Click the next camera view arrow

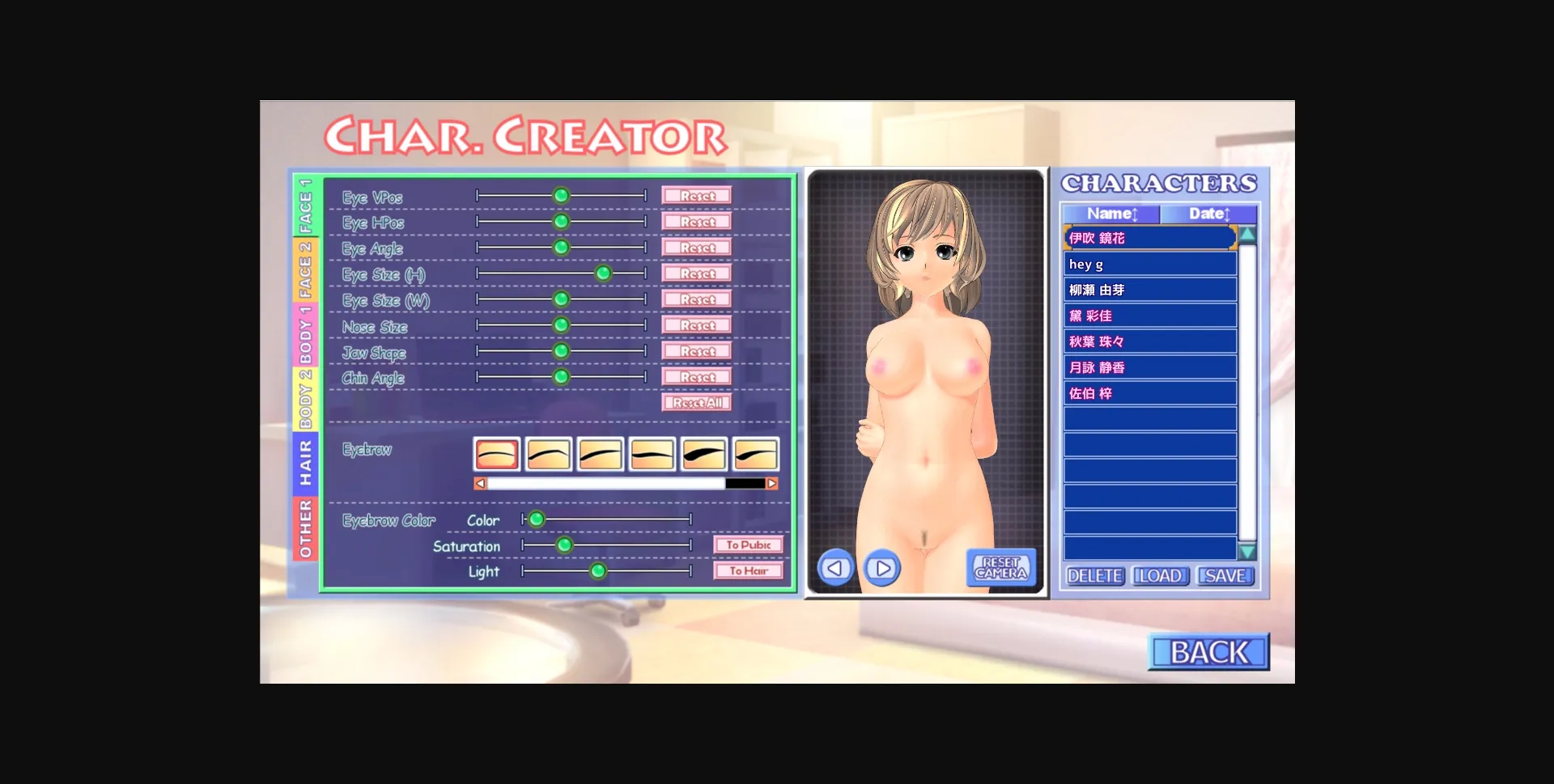pos(882,568)
